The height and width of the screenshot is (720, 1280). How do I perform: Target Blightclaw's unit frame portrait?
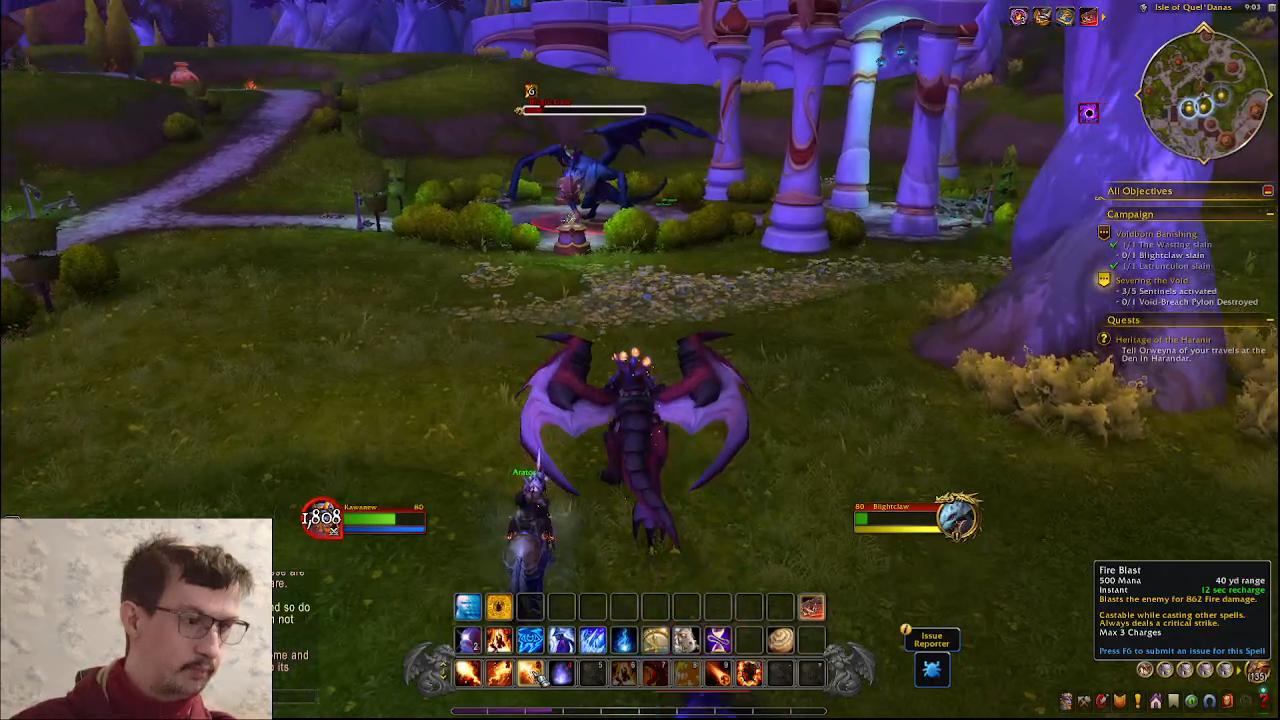957,517
